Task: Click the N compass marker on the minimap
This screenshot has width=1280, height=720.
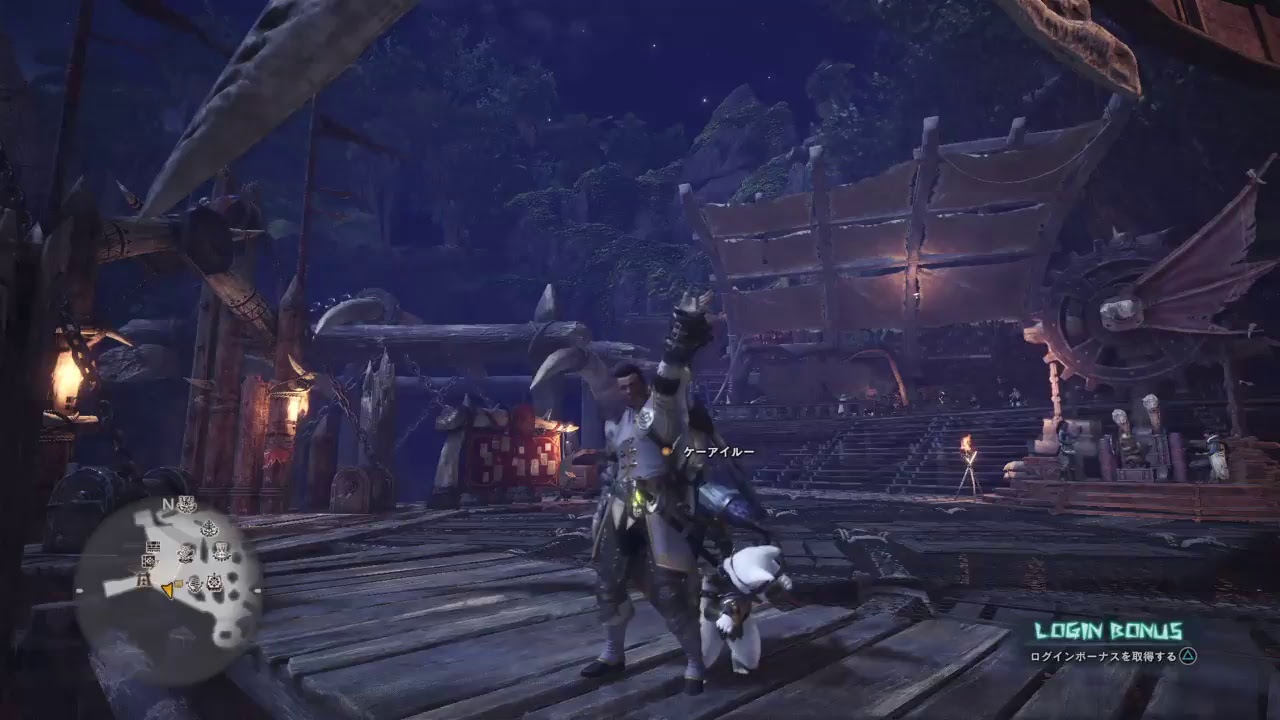Action: 167,505
